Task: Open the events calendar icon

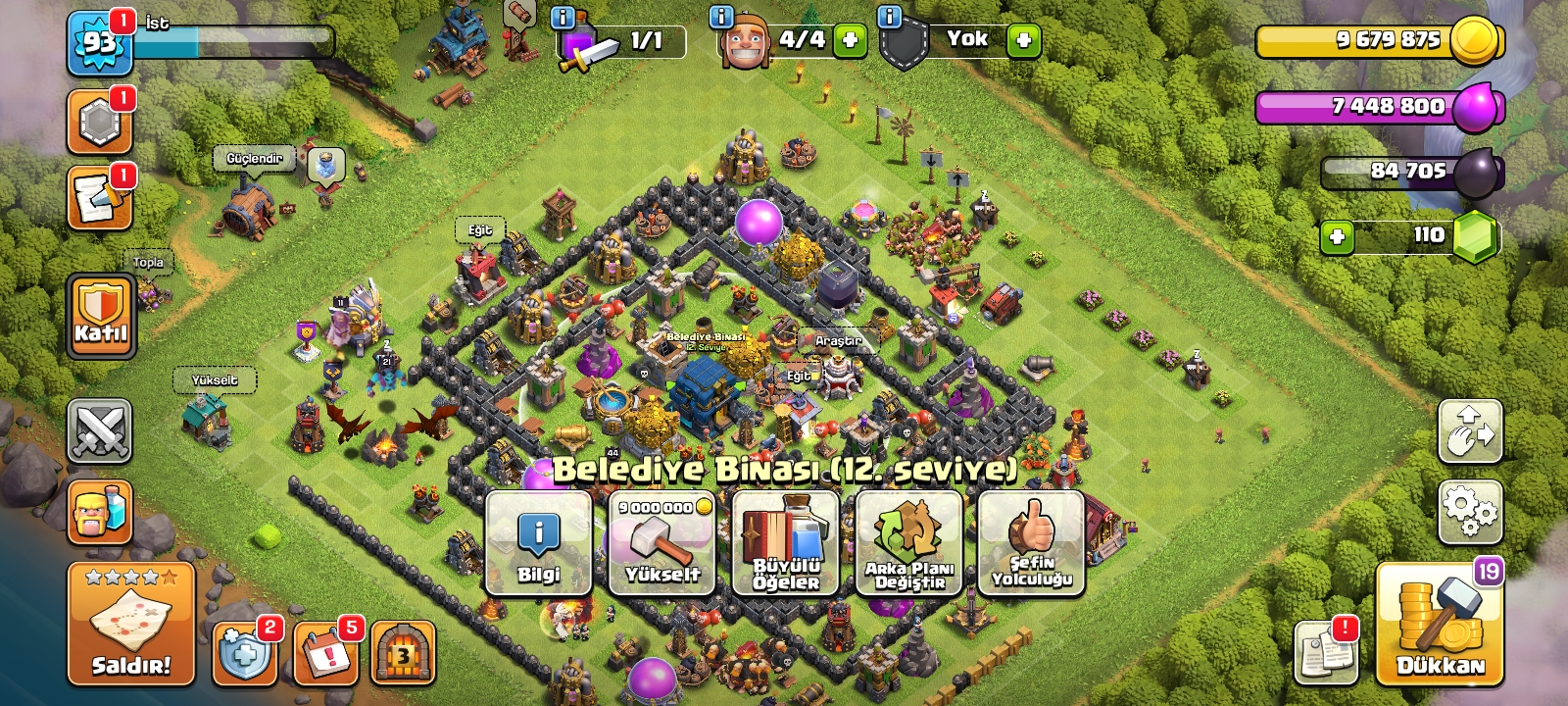Action: click(x=324, y=652)
